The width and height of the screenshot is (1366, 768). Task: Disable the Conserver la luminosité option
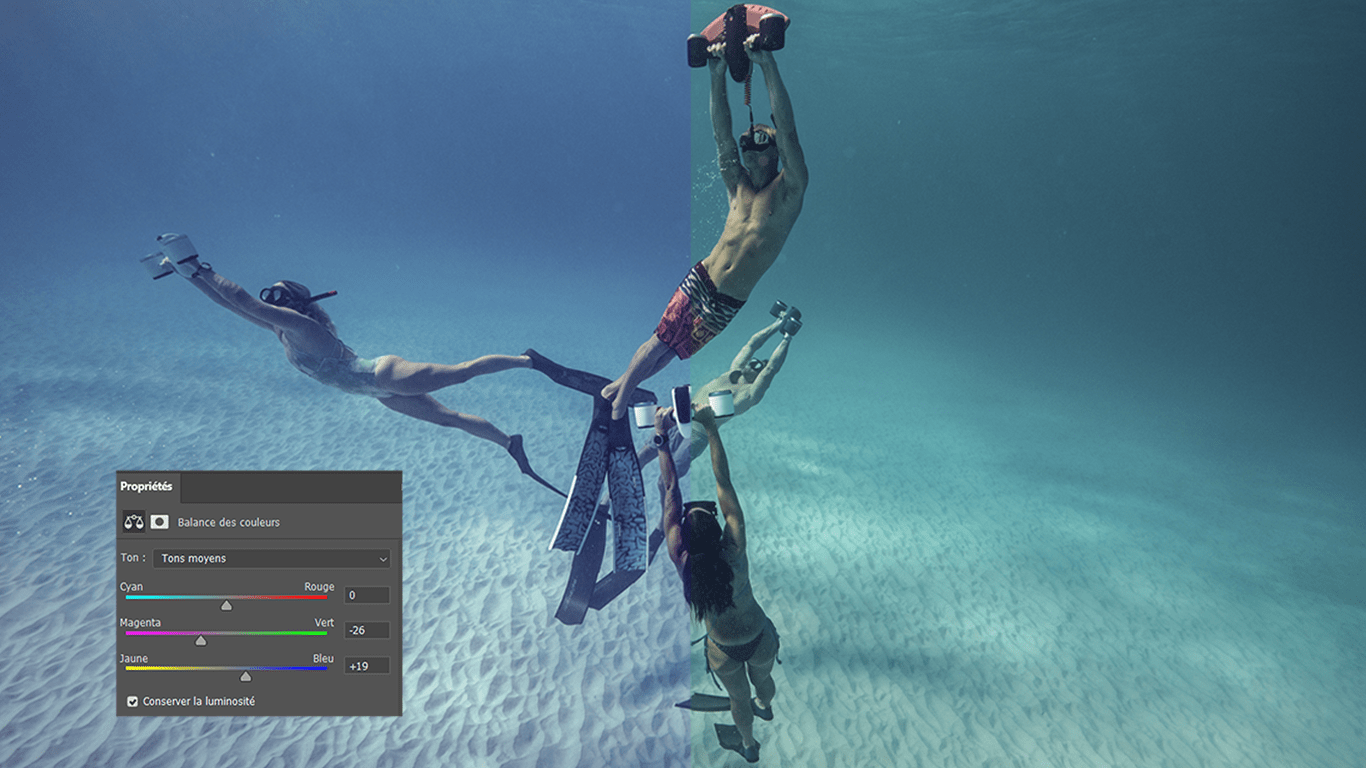[133, 701]
